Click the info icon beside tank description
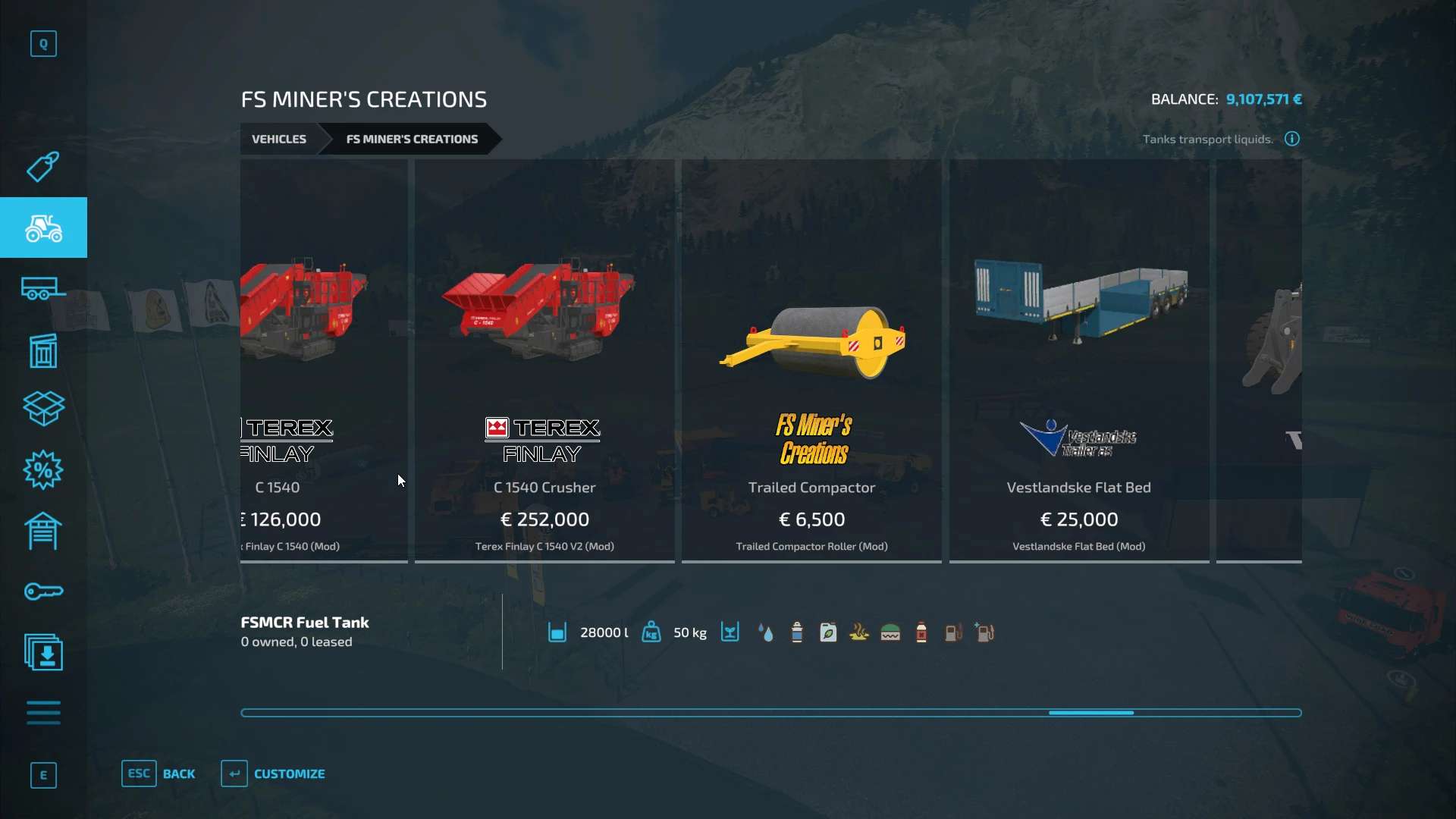The width and height of the screenshot is (1456, 819). pyautogui.click(x=1292, y=139)
